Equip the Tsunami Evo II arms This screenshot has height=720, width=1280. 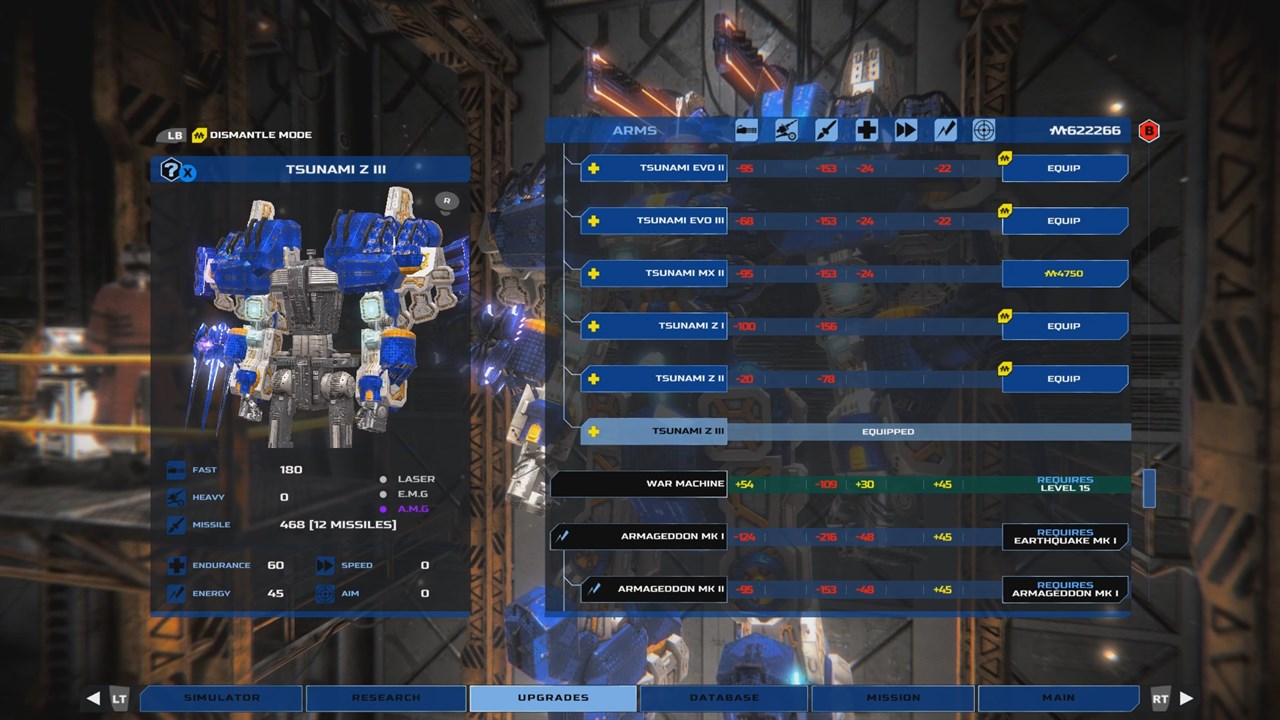[x=1064, y=168]
